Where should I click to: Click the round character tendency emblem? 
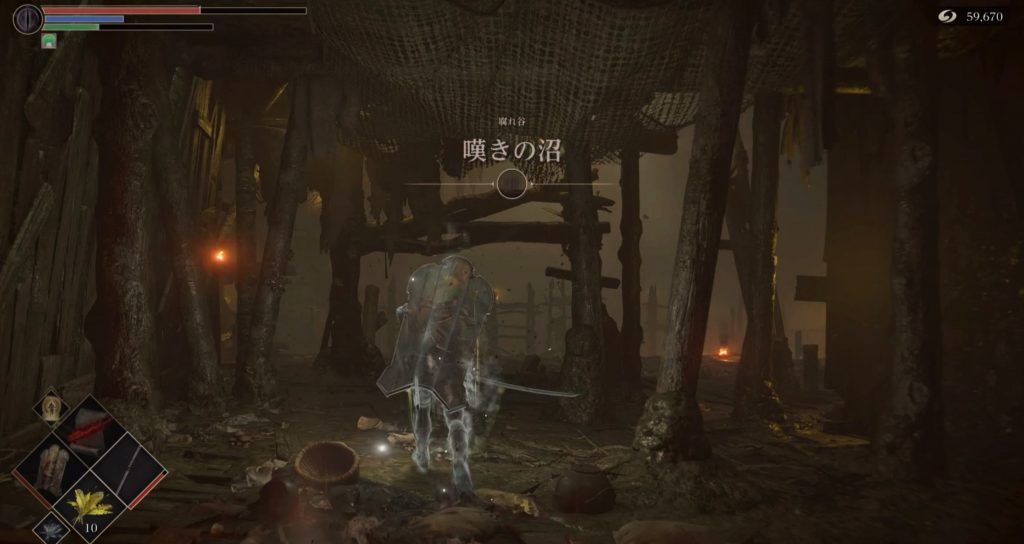[28, 18]
